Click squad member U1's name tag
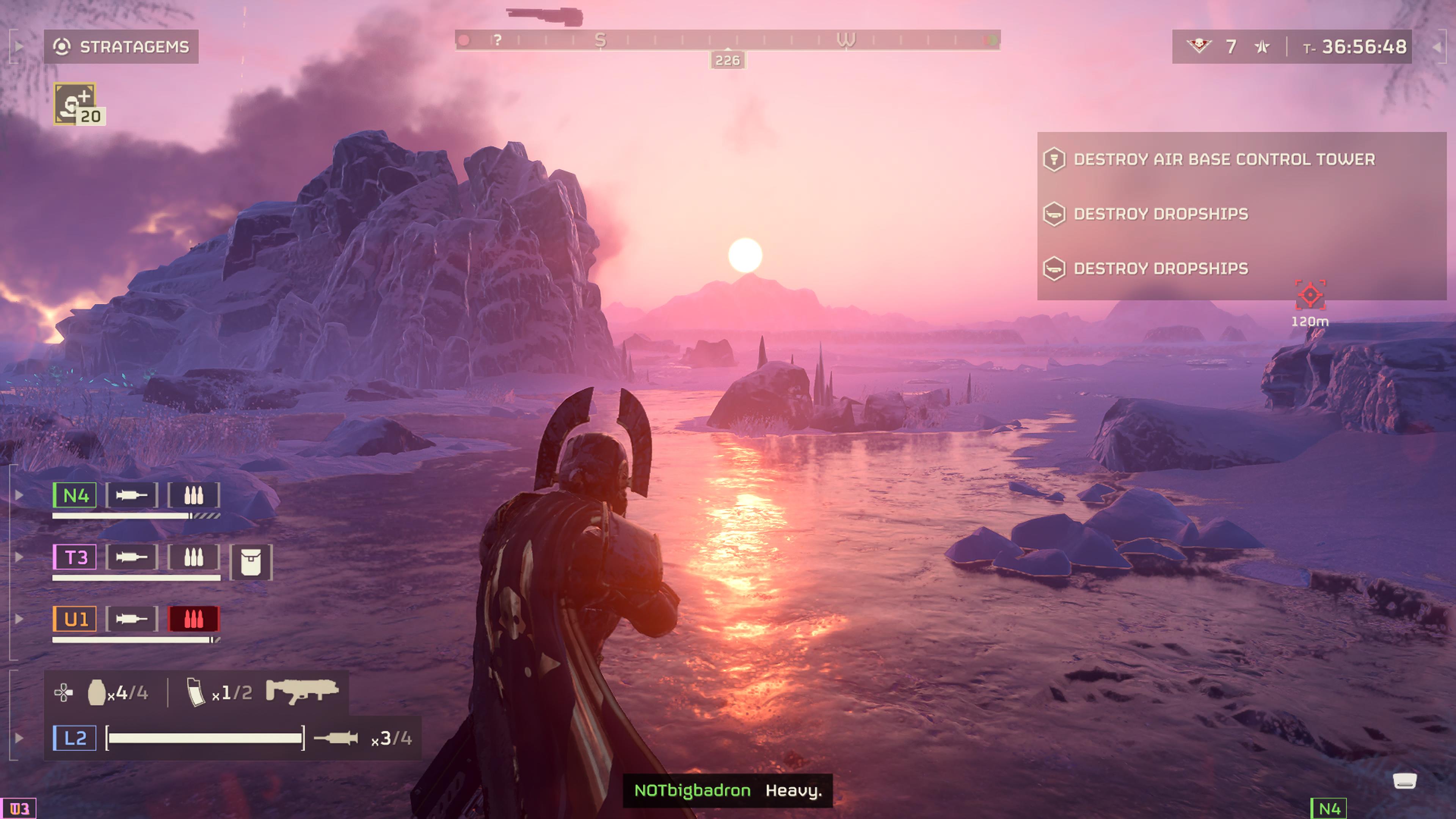 tap(75, 619)
